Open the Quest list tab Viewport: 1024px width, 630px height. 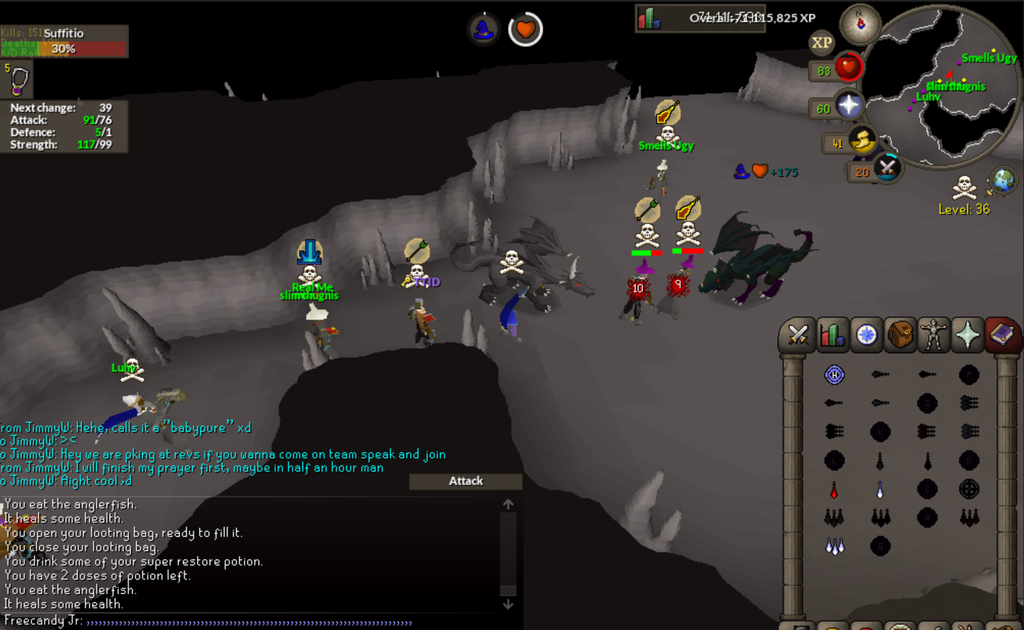(866, 335)
